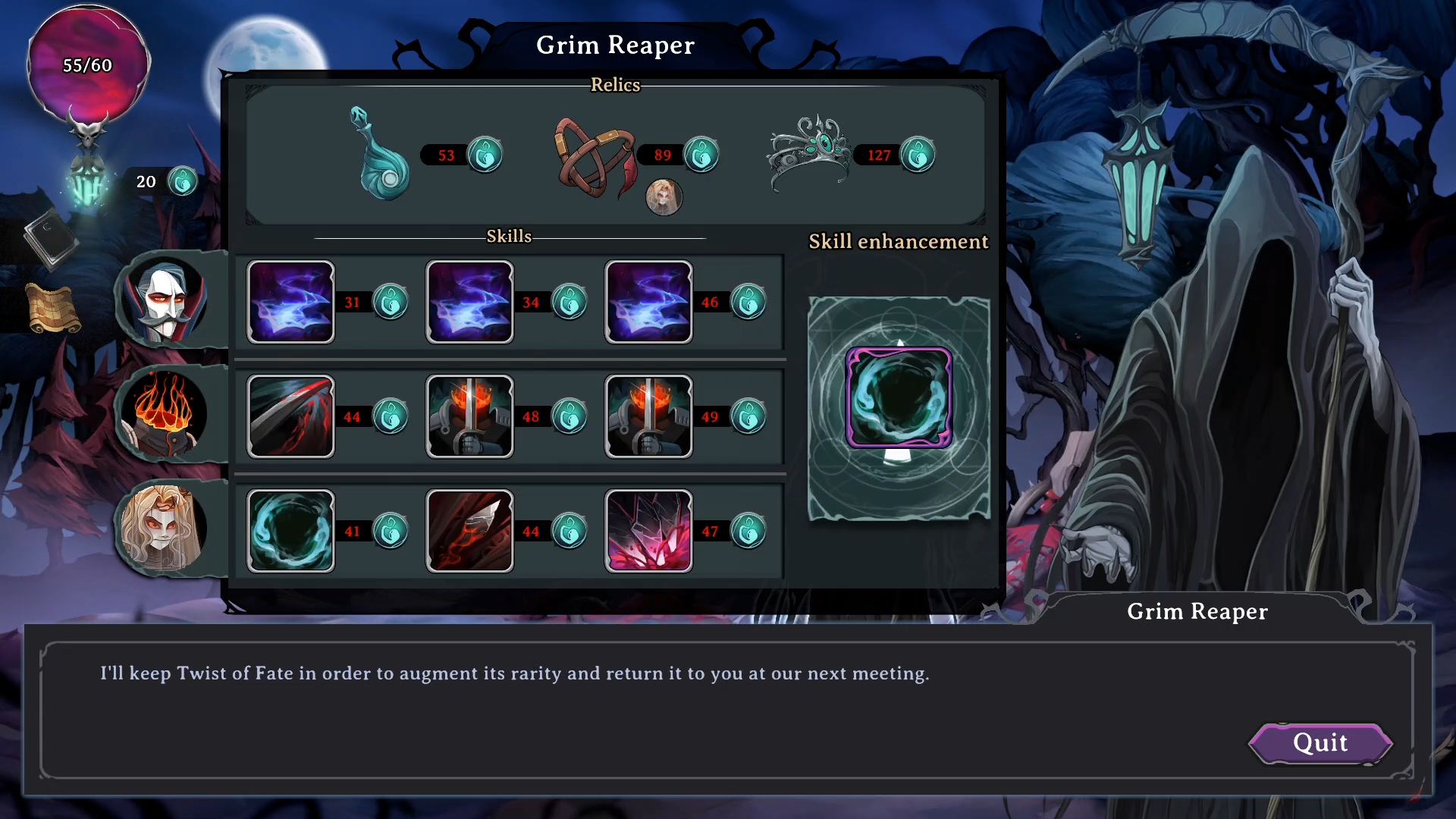Purchase the crimson crystal shatter skill for 47

[x=648, y=531]
